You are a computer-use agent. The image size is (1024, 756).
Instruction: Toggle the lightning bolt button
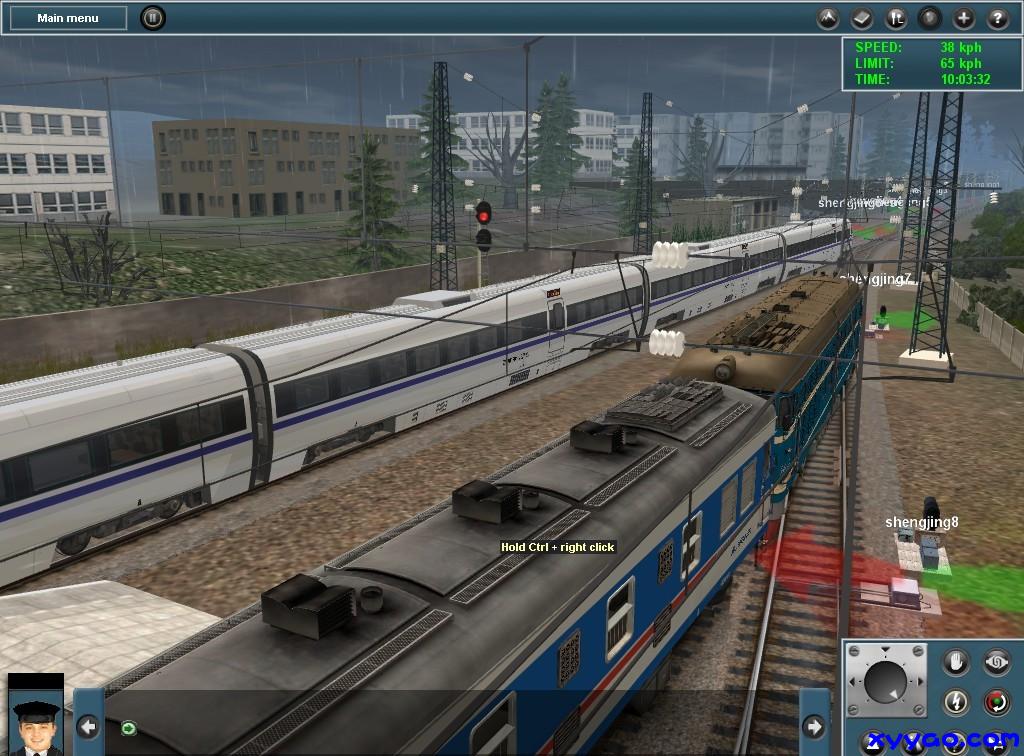click(957, 702)
